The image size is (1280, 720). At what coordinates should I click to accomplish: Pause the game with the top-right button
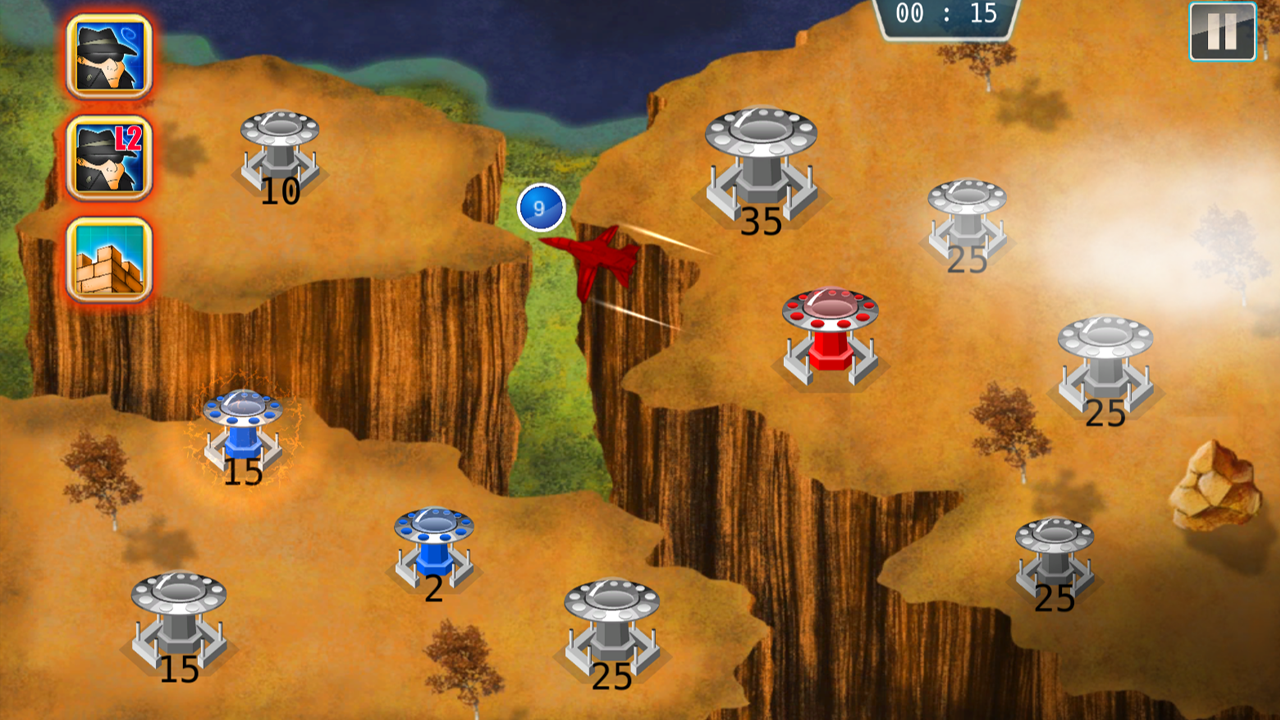pos(1221,32)
